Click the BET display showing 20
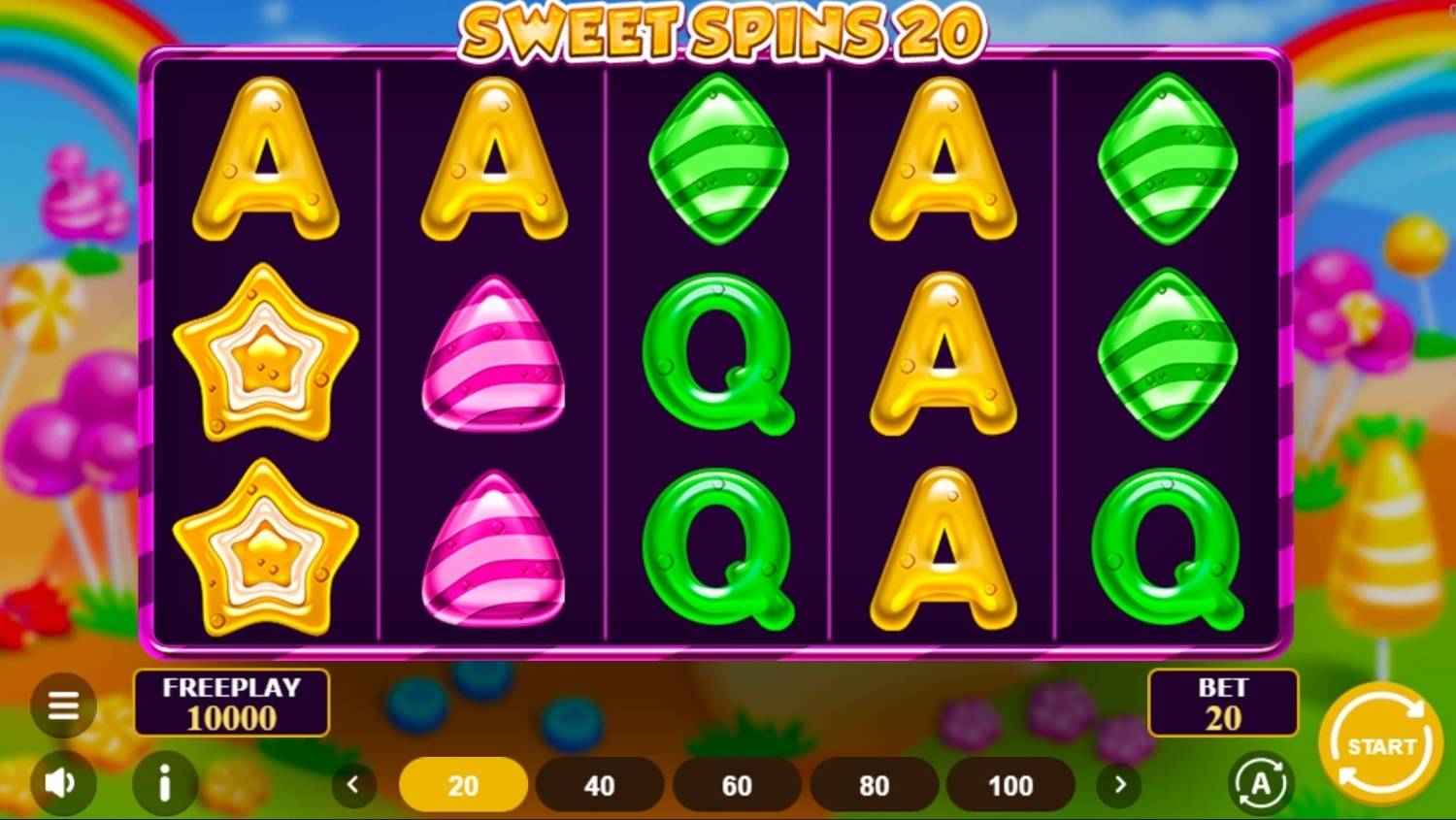The width and height of the screenshot is (1456, 820). 1222,703
